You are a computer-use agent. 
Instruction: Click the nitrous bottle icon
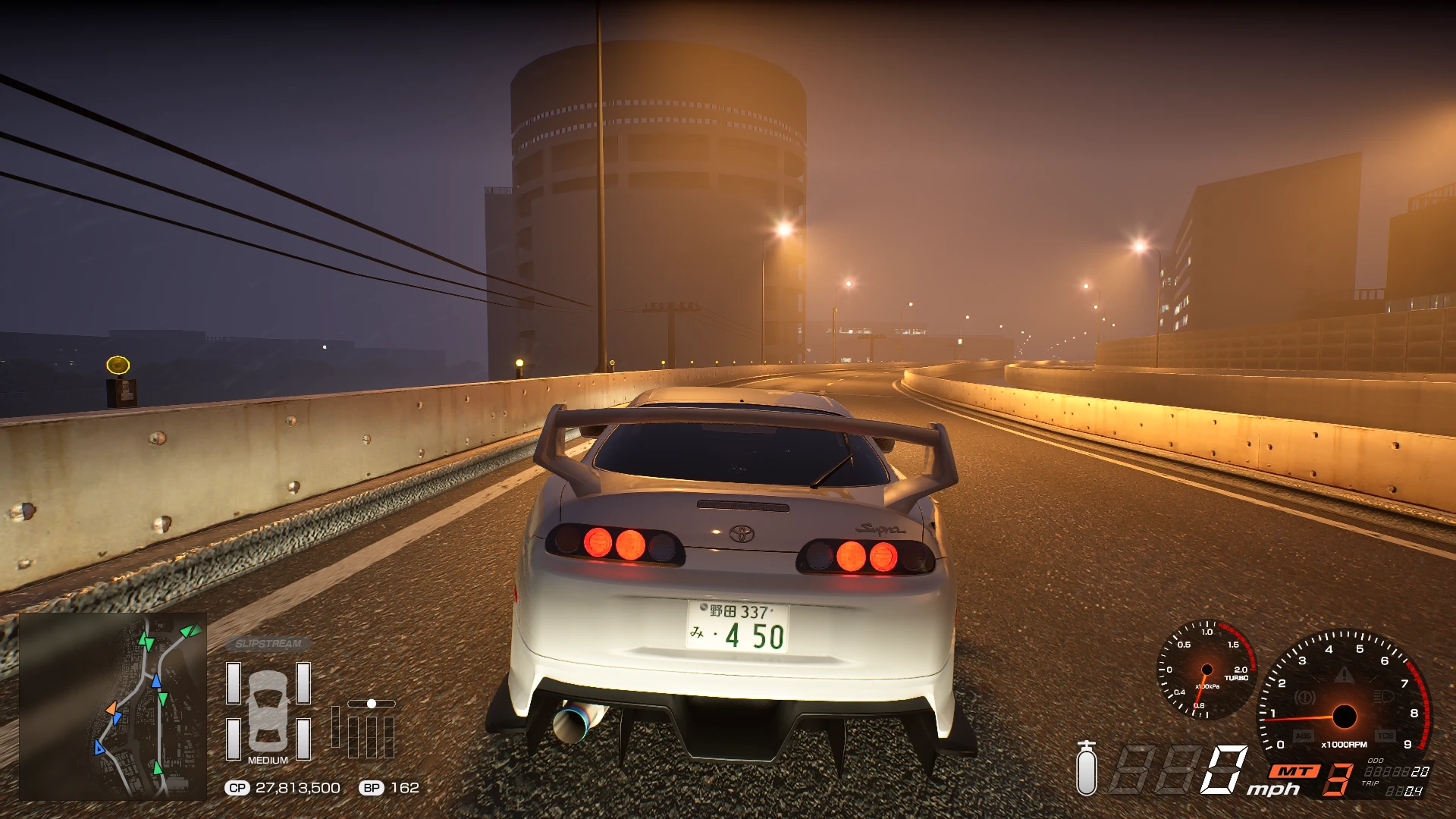point(1087,773)
